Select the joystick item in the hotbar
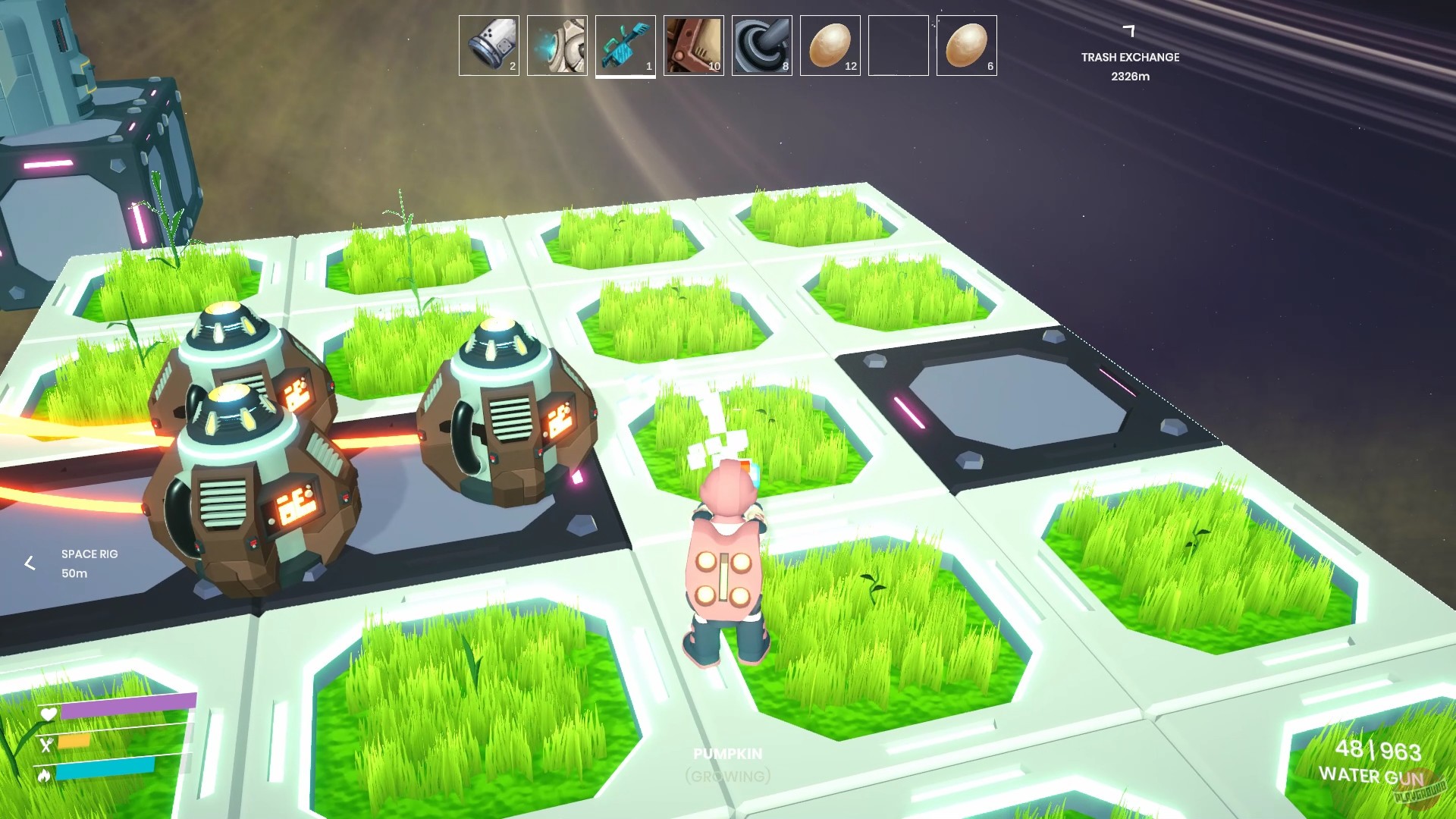 [761, 45]
